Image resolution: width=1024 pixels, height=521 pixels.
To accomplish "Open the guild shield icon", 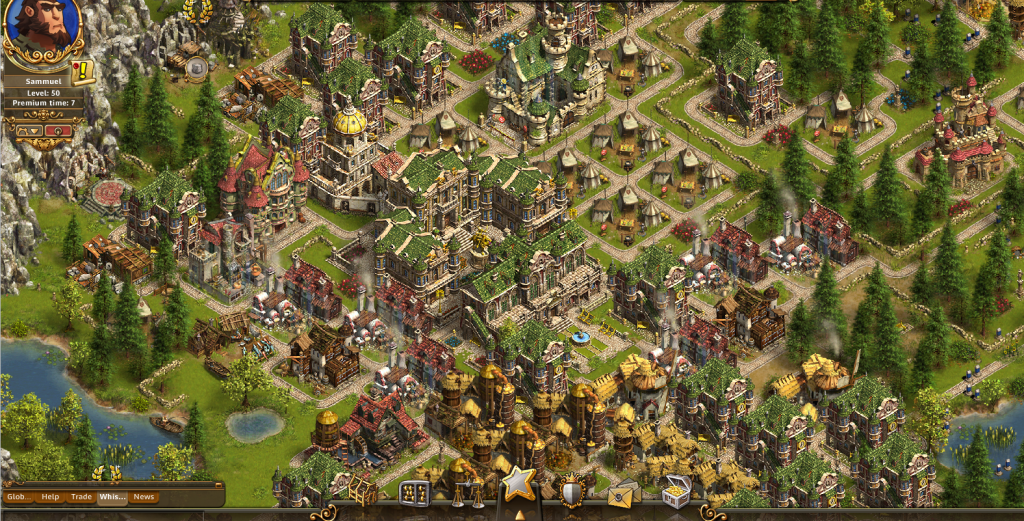I will pos(572,492).
